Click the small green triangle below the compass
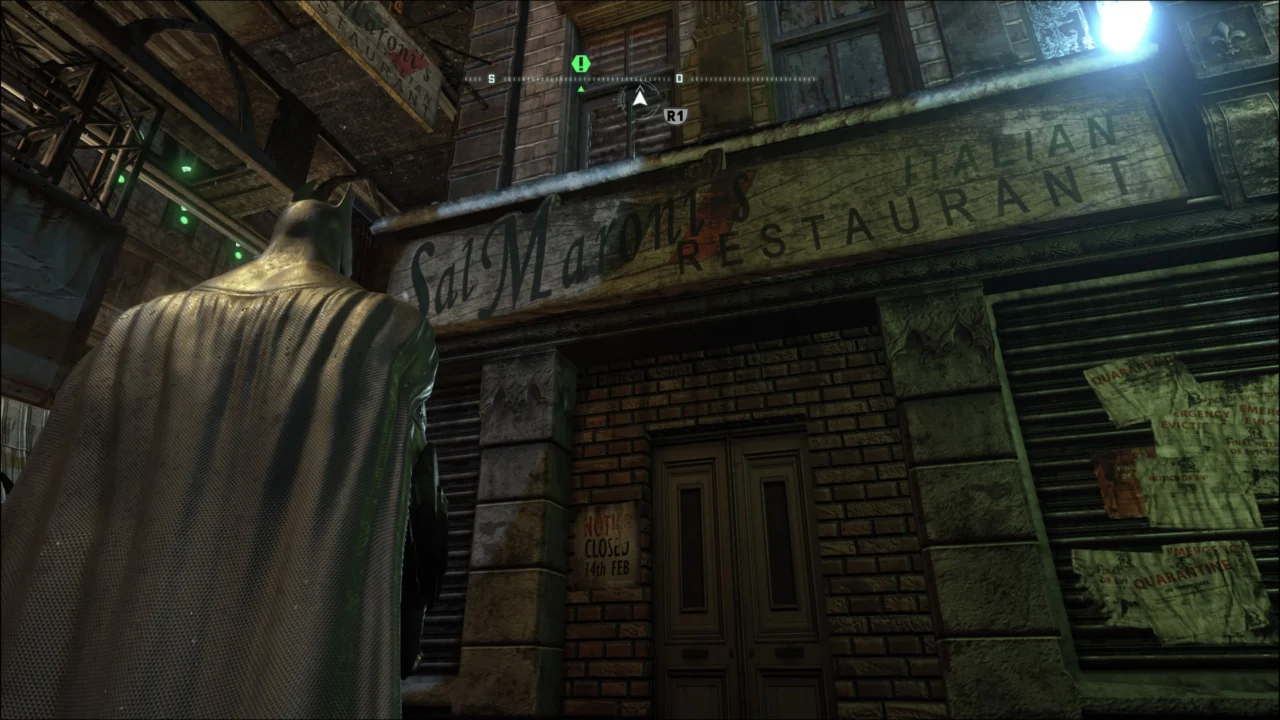 pos(580,88)
